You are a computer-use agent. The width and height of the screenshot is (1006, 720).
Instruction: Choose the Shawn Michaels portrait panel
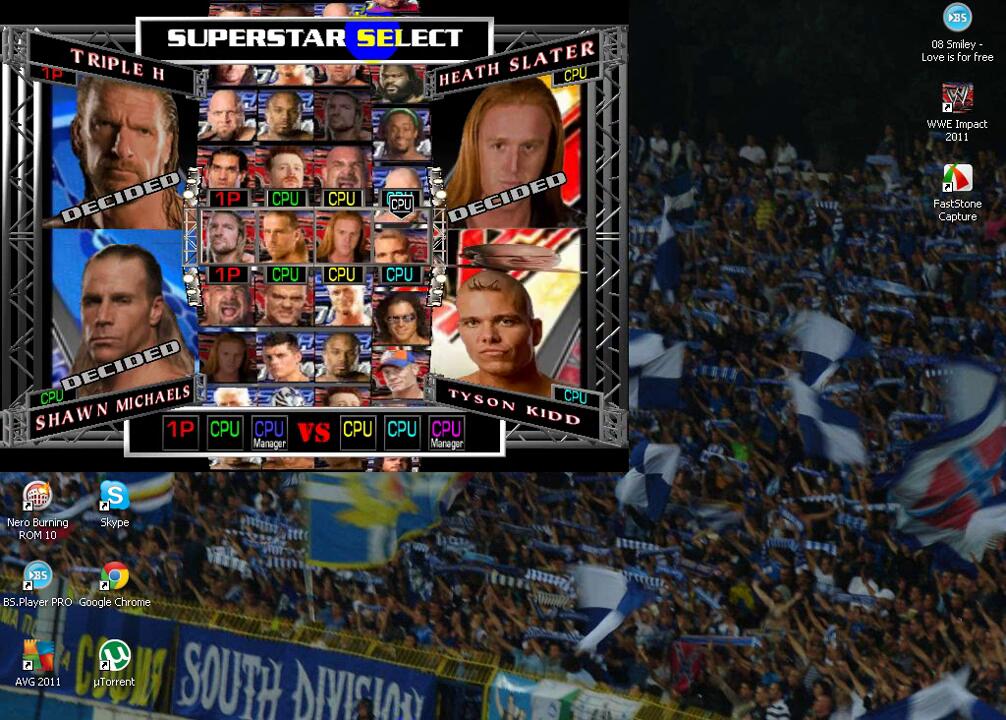120,310
